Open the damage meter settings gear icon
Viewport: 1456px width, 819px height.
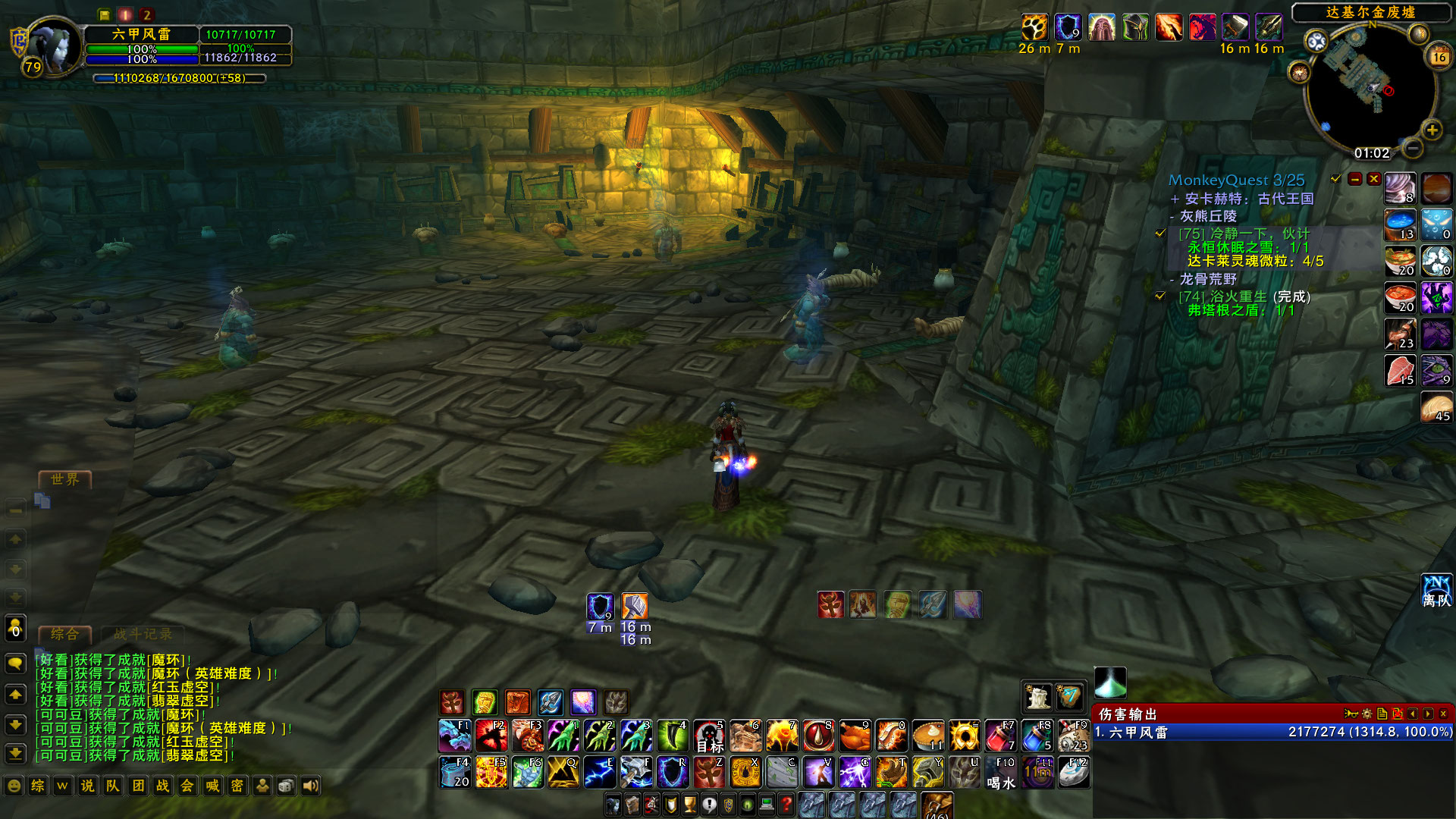click(1367, 714)
